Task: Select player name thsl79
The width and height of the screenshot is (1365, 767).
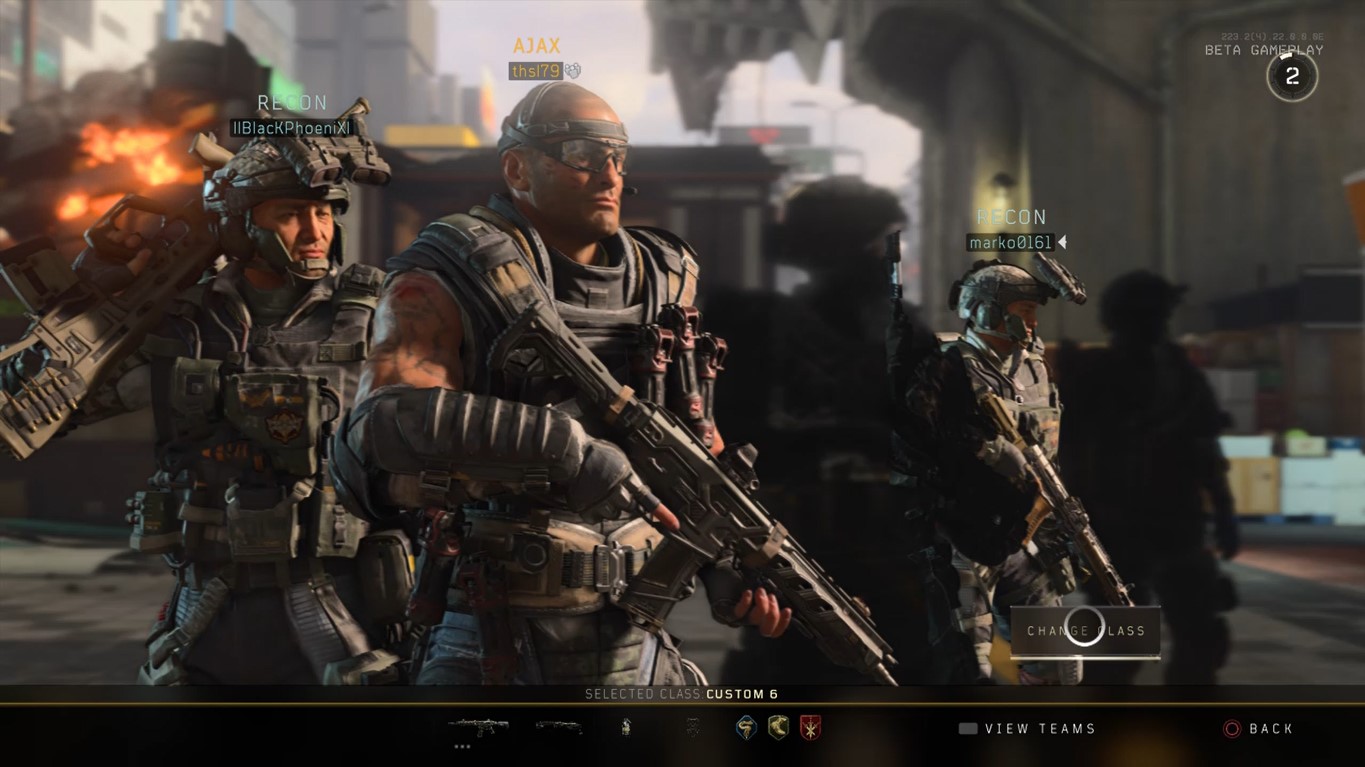Action: tap(538, 72)
